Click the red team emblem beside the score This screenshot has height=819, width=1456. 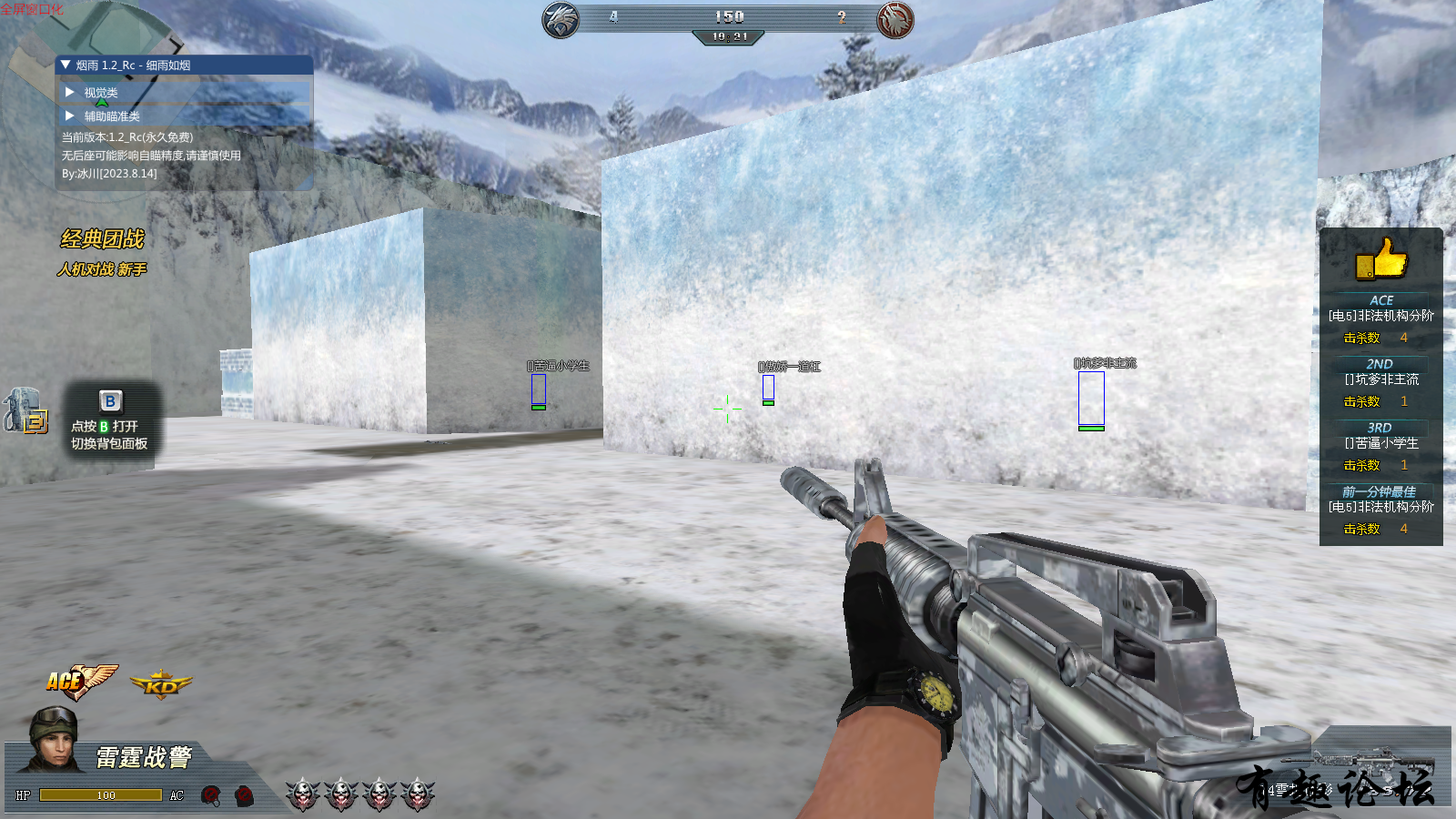point(895,19)
